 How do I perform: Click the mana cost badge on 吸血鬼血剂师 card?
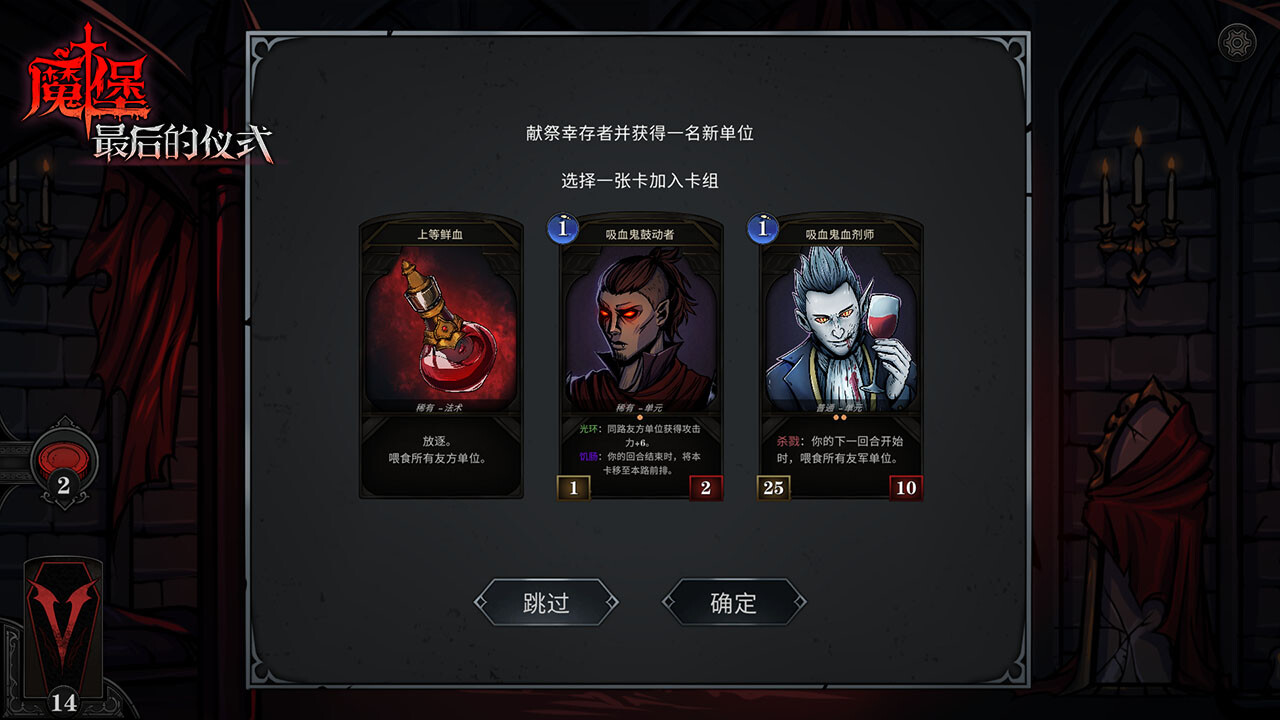[x=762, y=229]
